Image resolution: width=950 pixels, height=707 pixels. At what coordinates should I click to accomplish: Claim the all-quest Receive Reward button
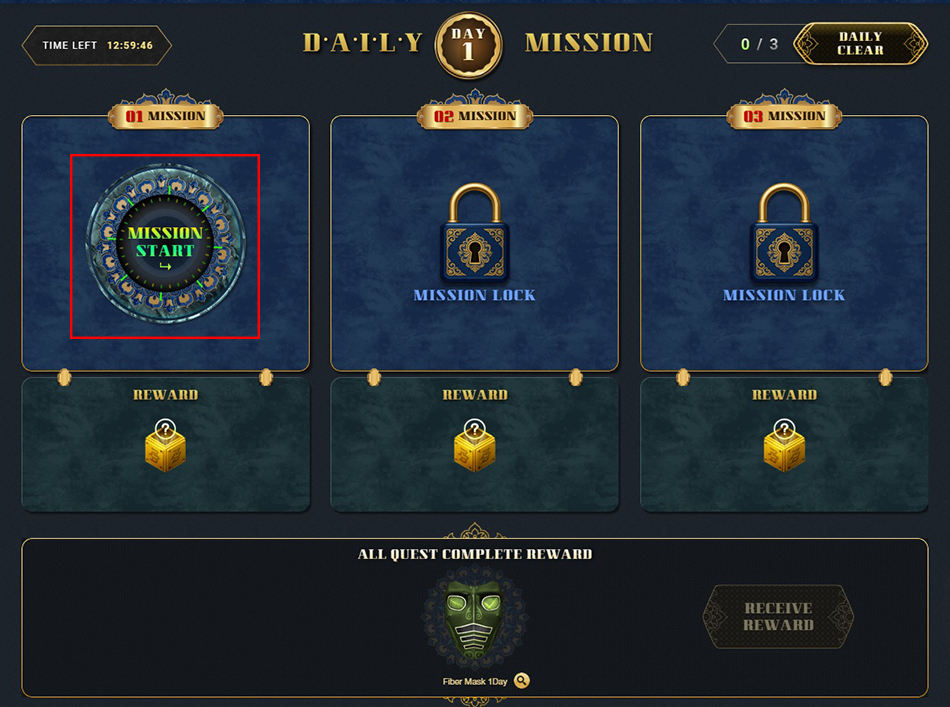(778, 616)
